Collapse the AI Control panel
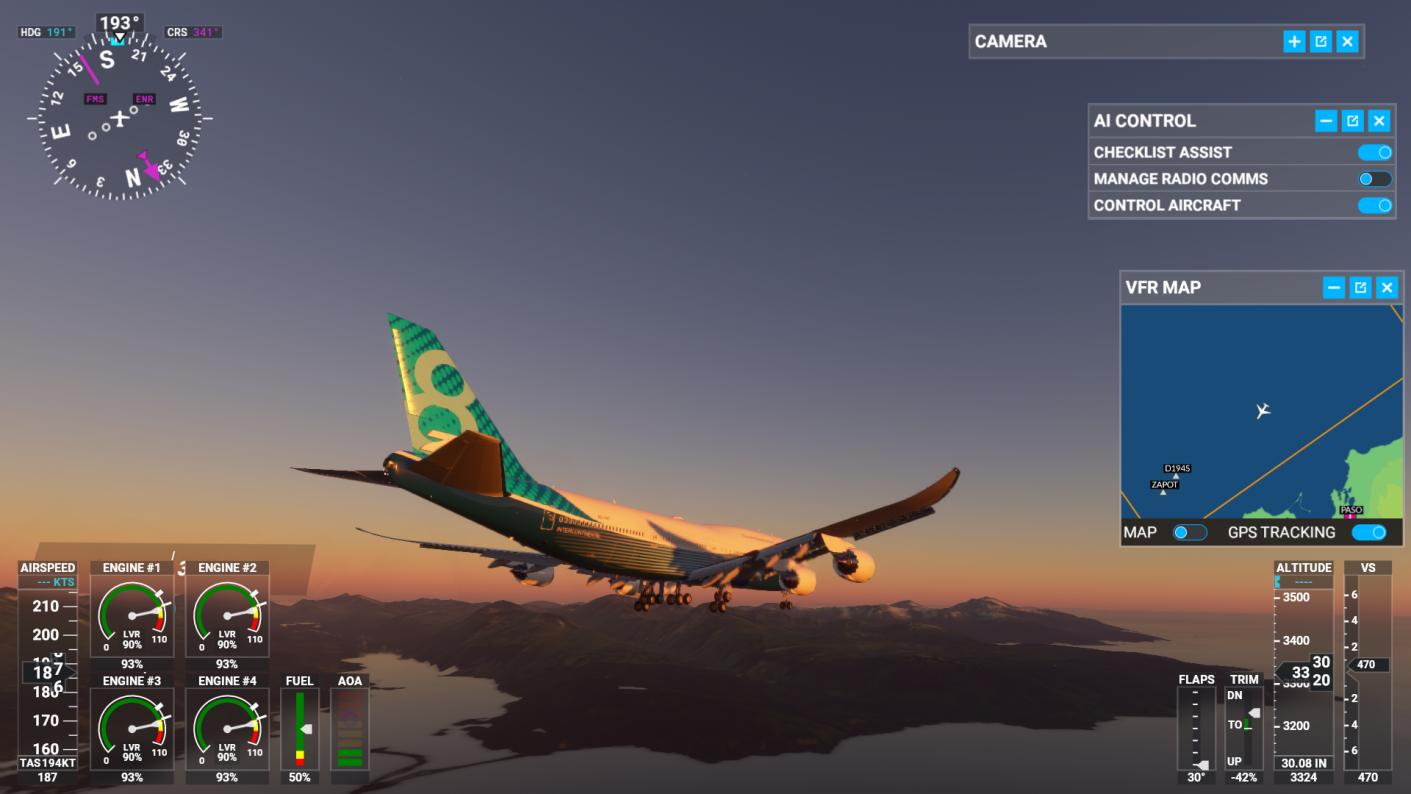 [x=1325, y=120]
